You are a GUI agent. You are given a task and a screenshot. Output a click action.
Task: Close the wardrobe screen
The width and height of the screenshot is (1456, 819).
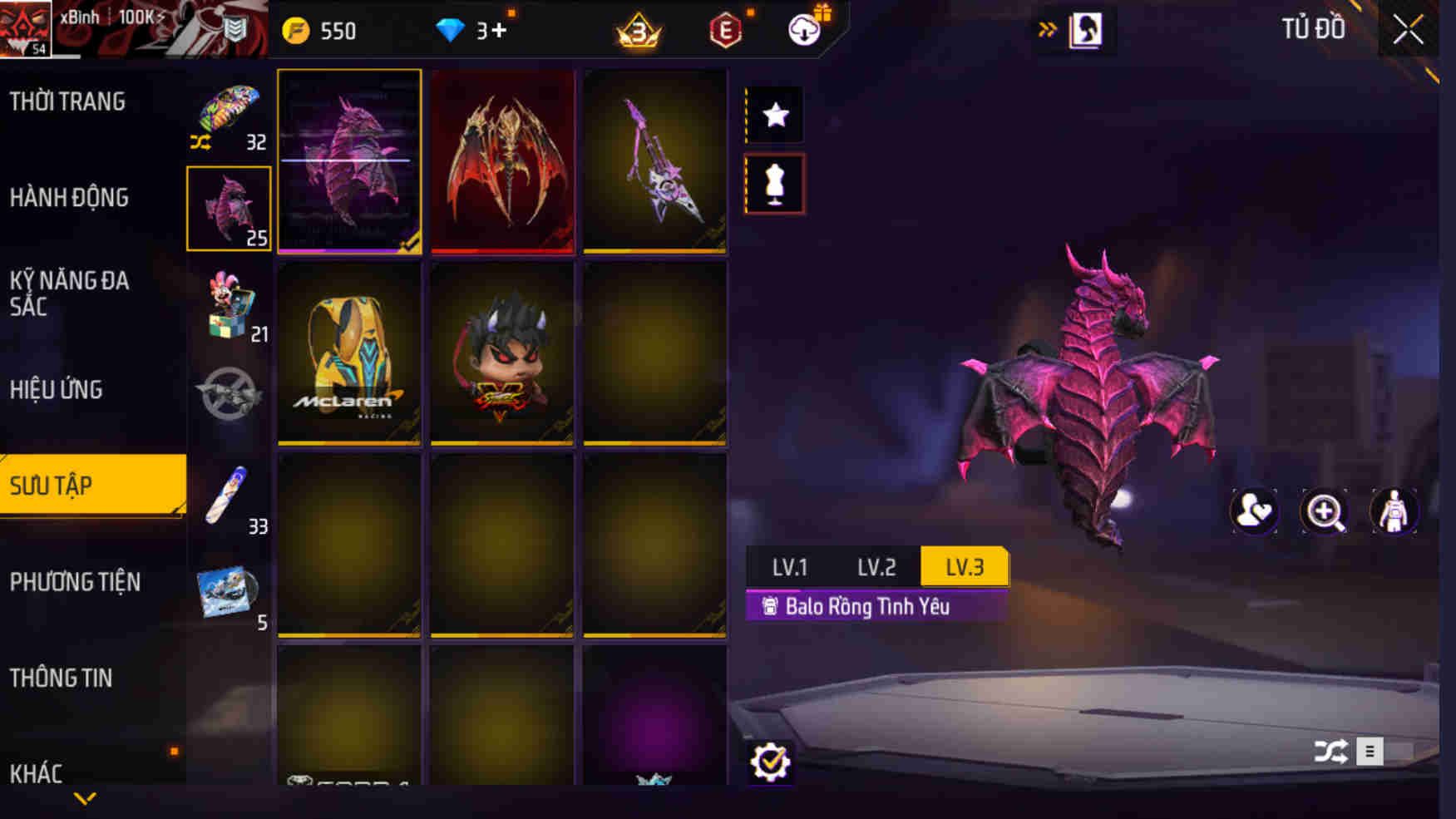[x=1408, y=31]
